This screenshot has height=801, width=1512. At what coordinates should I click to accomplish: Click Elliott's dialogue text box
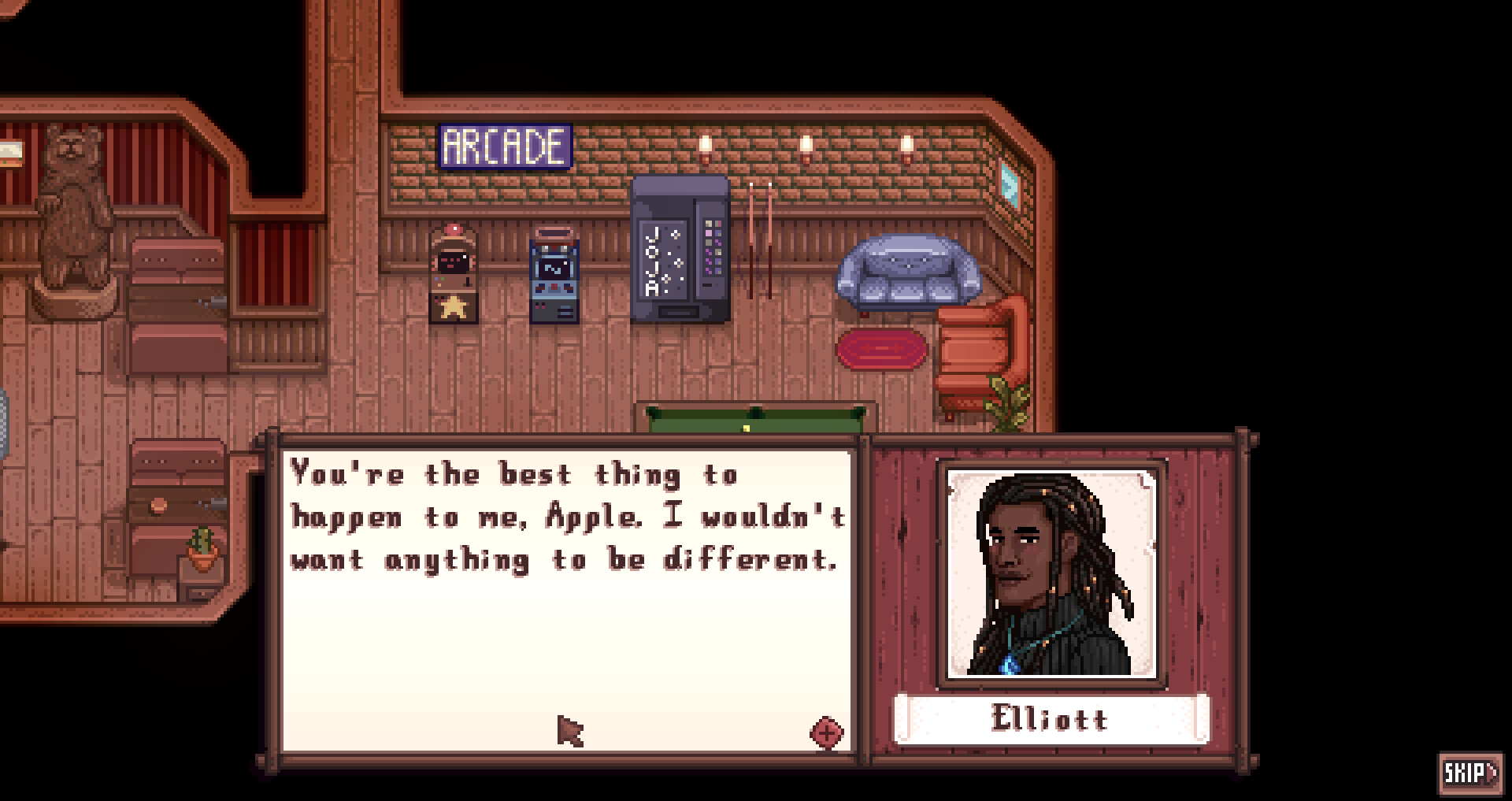click(567, 599)
